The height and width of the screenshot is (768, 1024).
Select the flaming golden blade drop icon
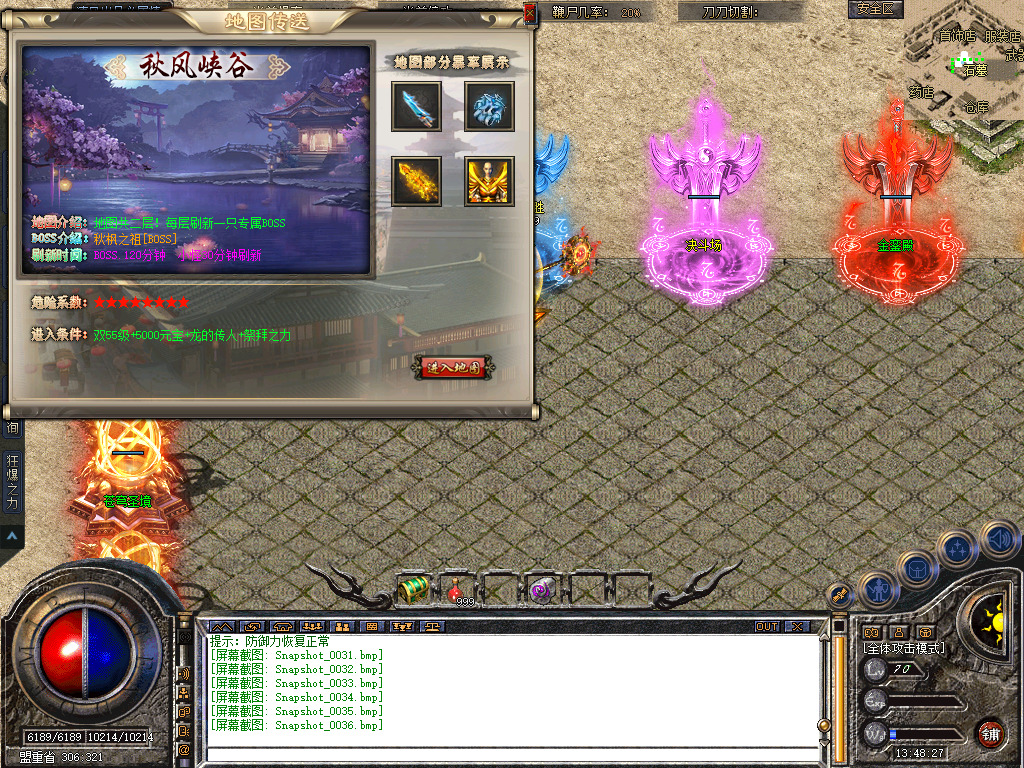tap(416, 181)
